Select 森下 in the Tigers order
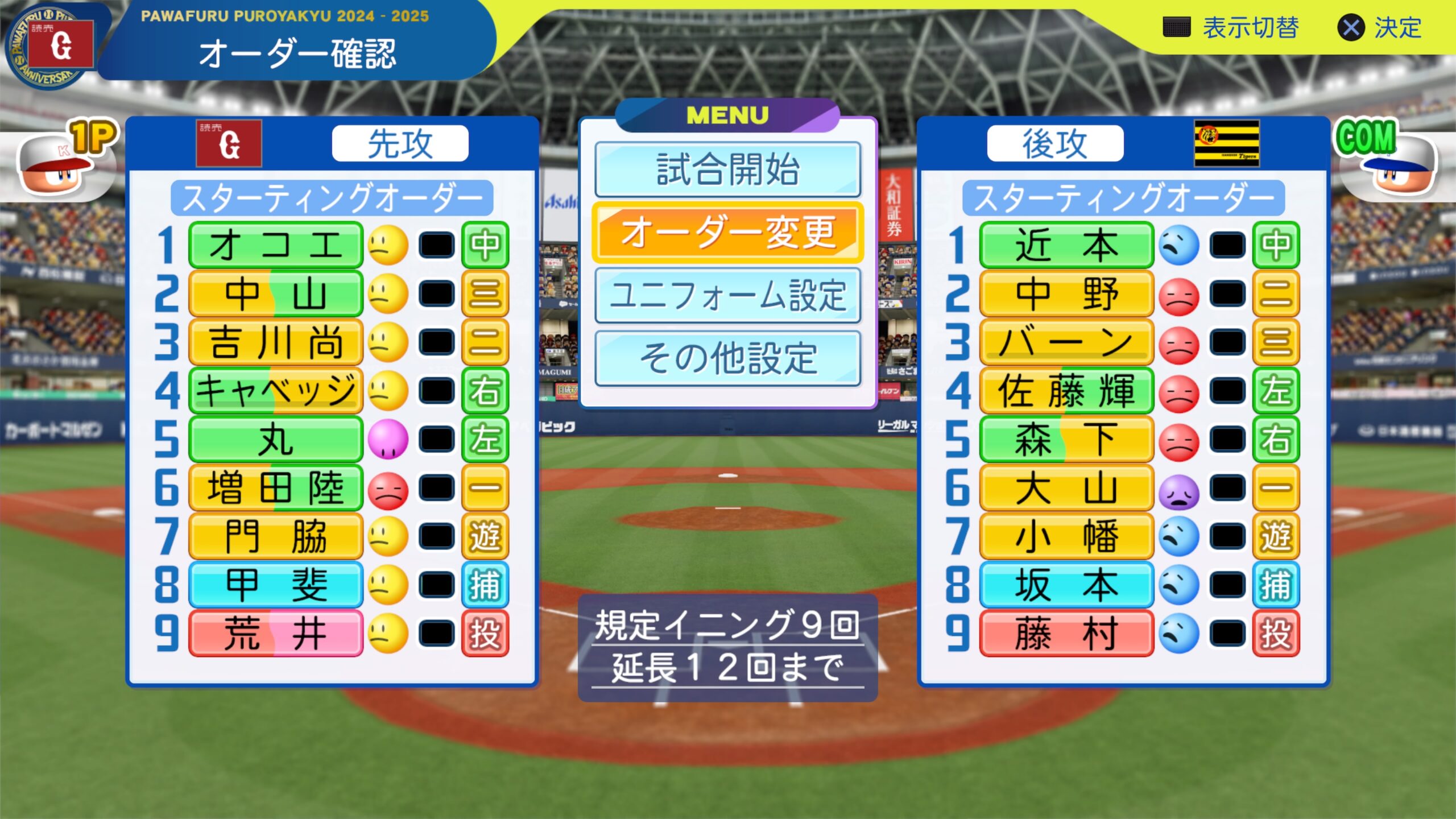 (1066, 440)
